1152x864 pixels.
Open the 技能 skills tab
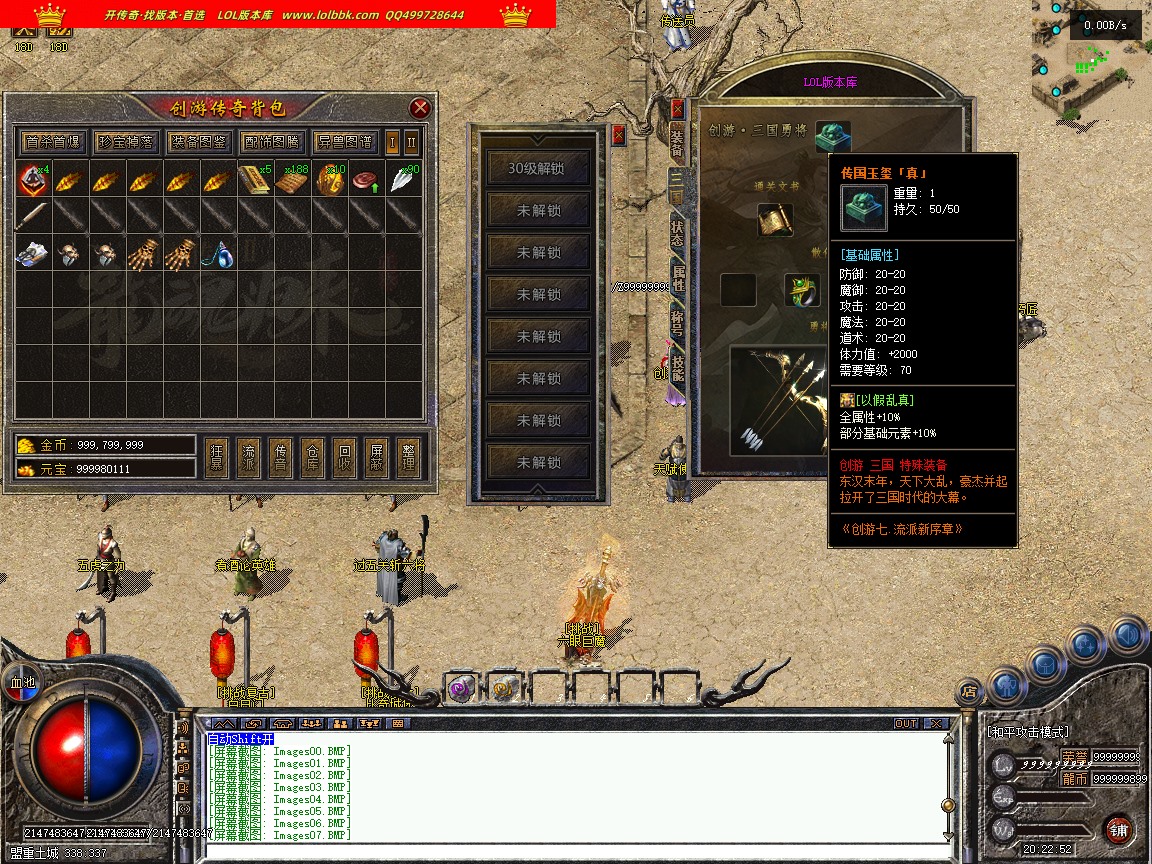point(678,369)
